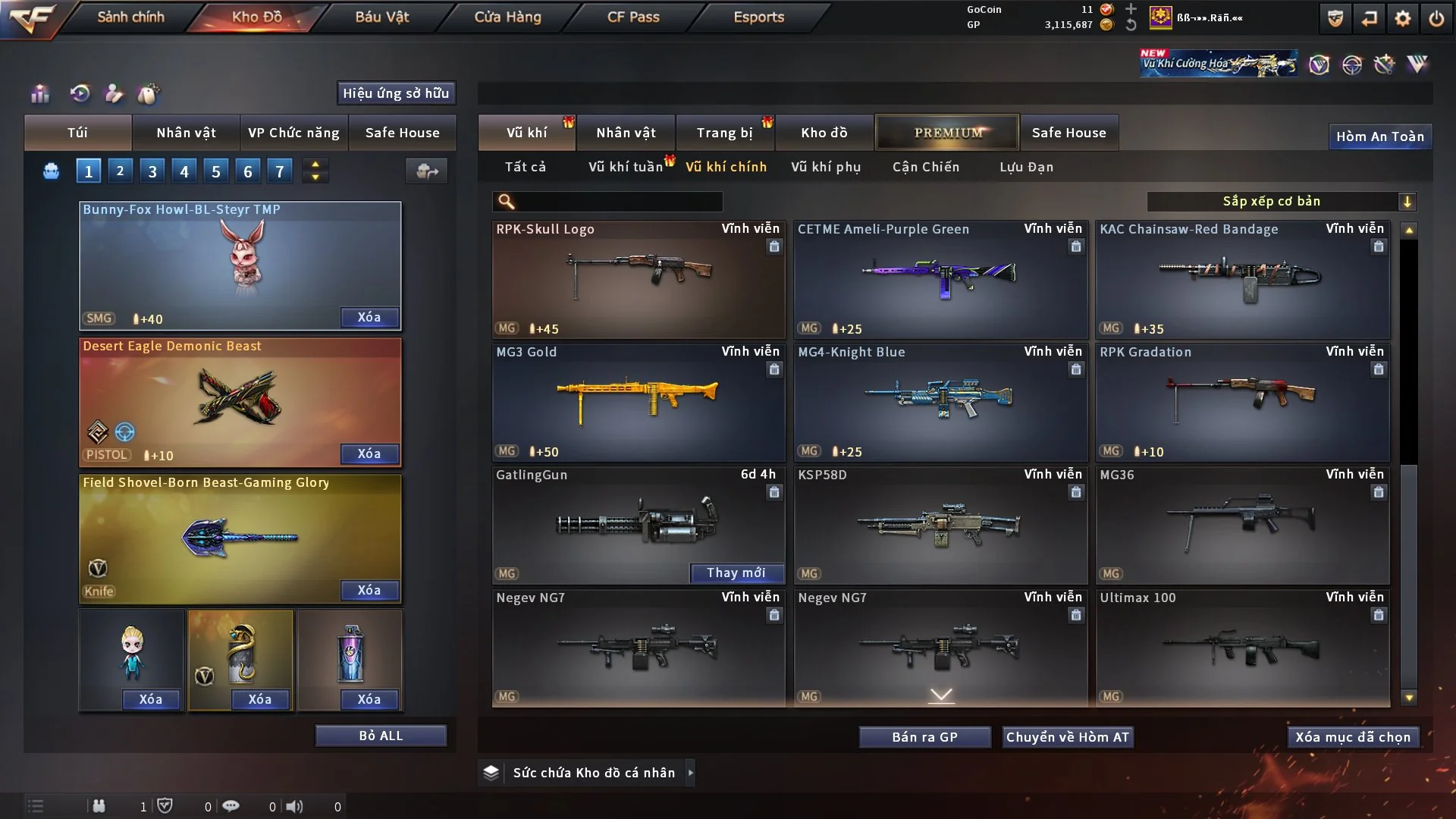This screenshot has width=1456, height=819.
Task: Select bag number 3
Action: [x=152, y=171]
